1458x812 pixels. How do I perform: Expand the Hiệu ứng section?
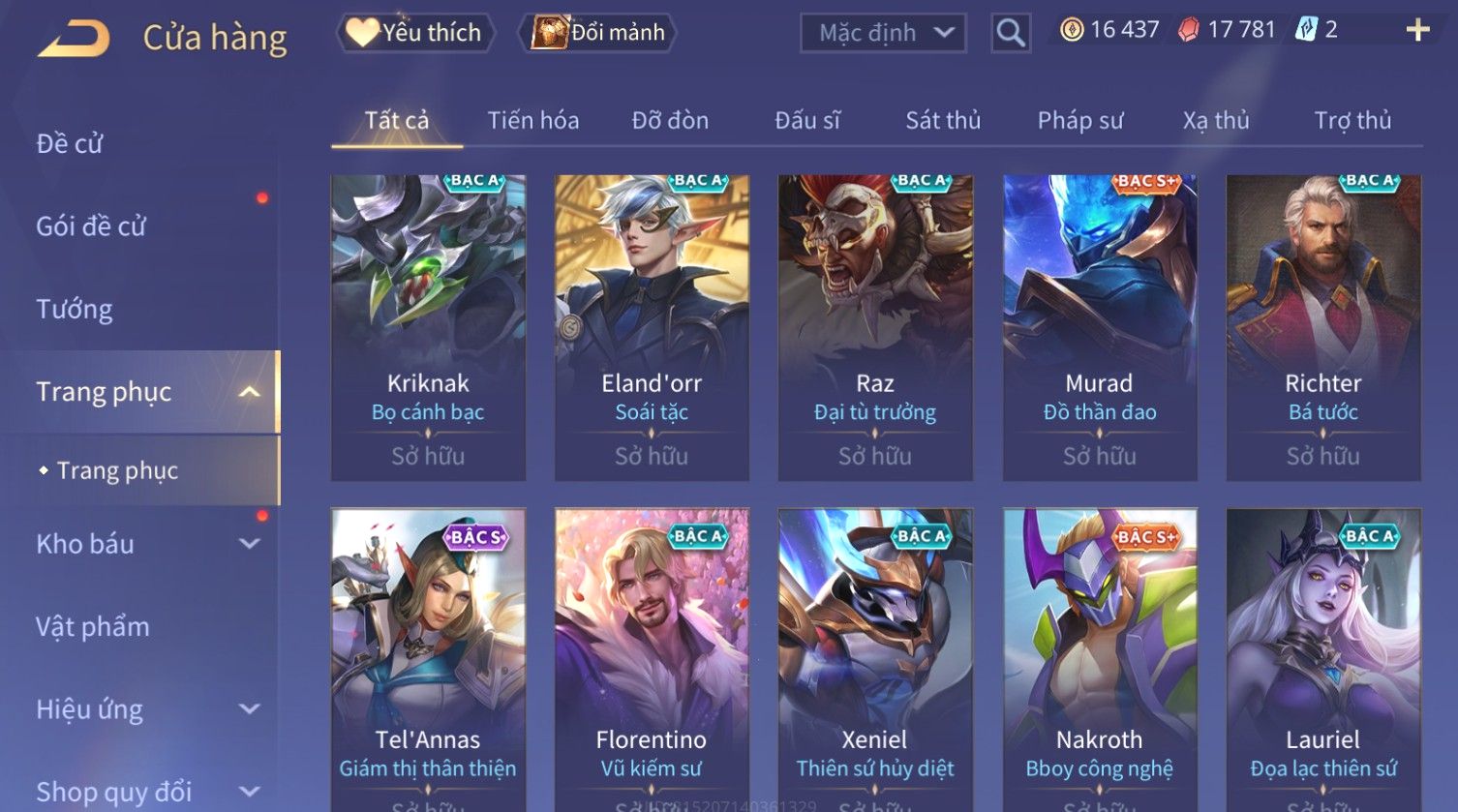tap(145, 709)
